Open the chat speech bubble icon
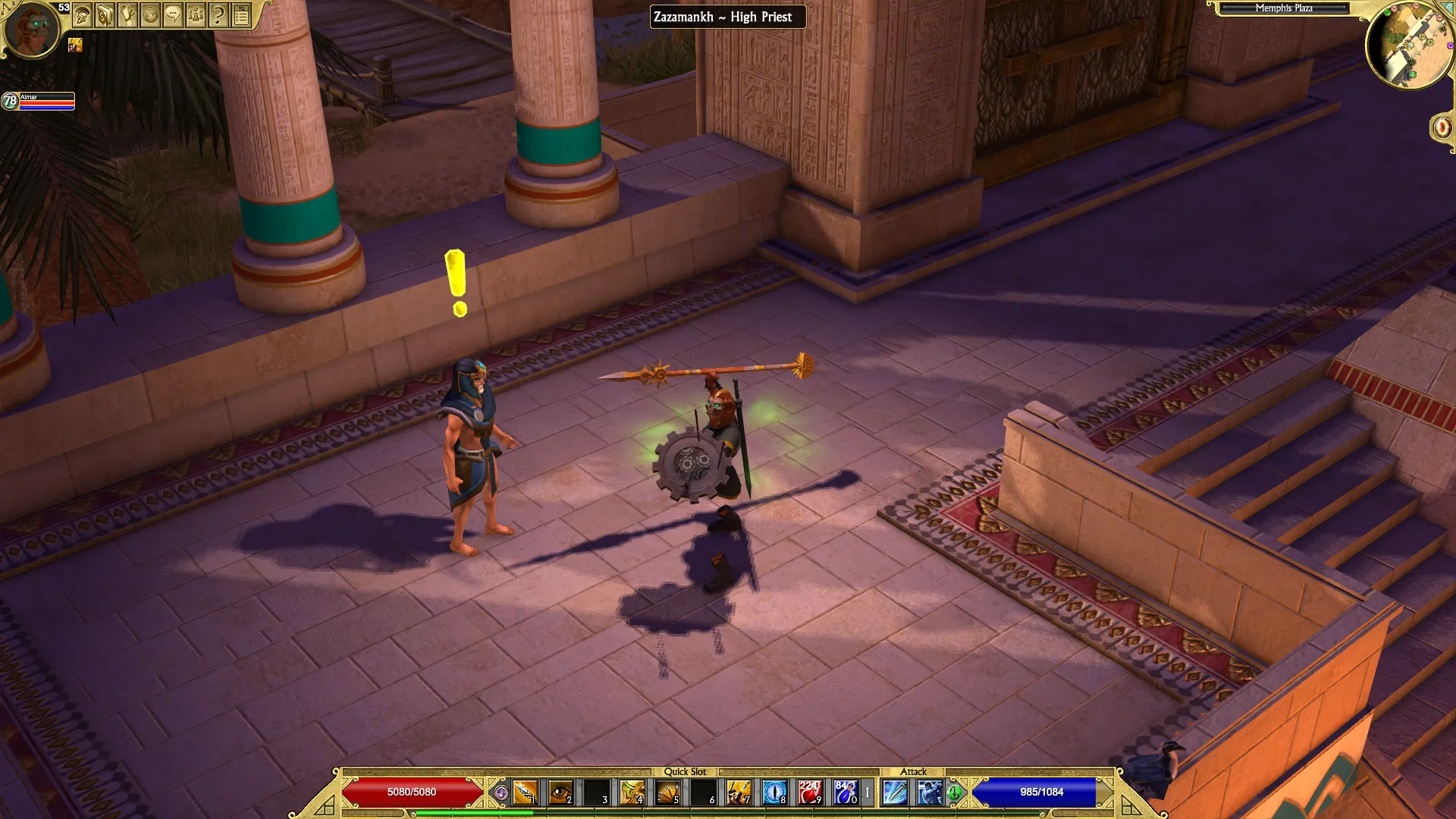The image size is (1456, 819). (x=173, y=15)
